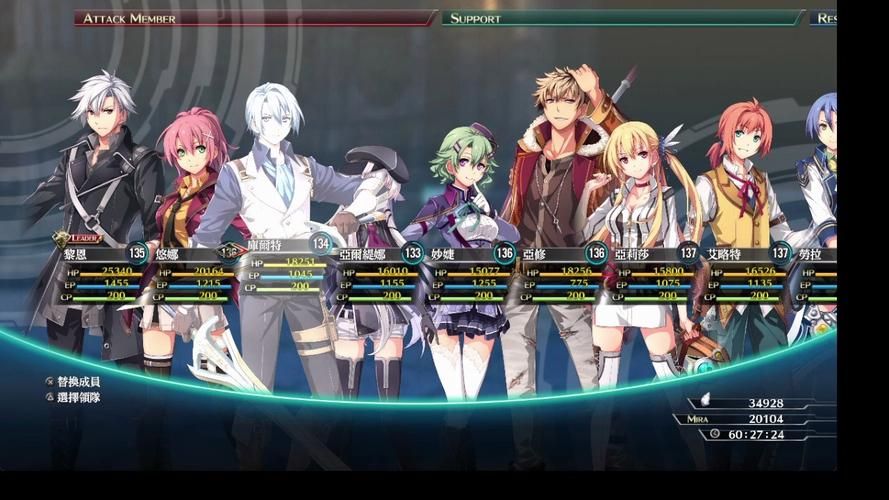The width and height of the screenshot is (889, 500).
Task: Choose 悠娜's member panel
Action: (x=191, y=277)
